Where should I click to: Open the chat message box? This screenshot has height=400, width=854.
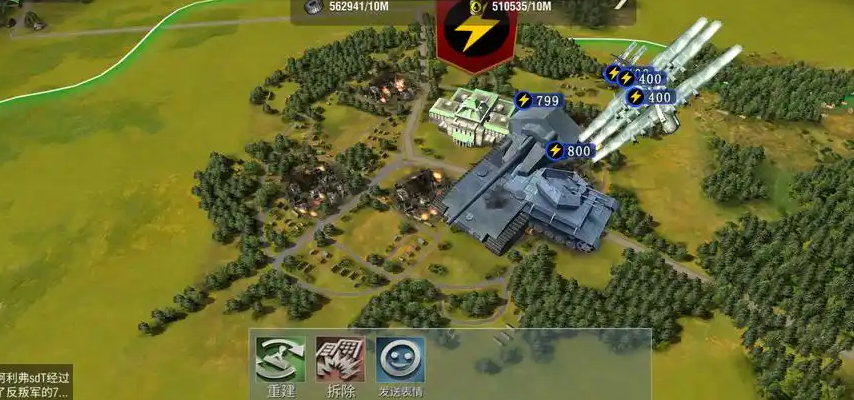[x=36, y=384]
